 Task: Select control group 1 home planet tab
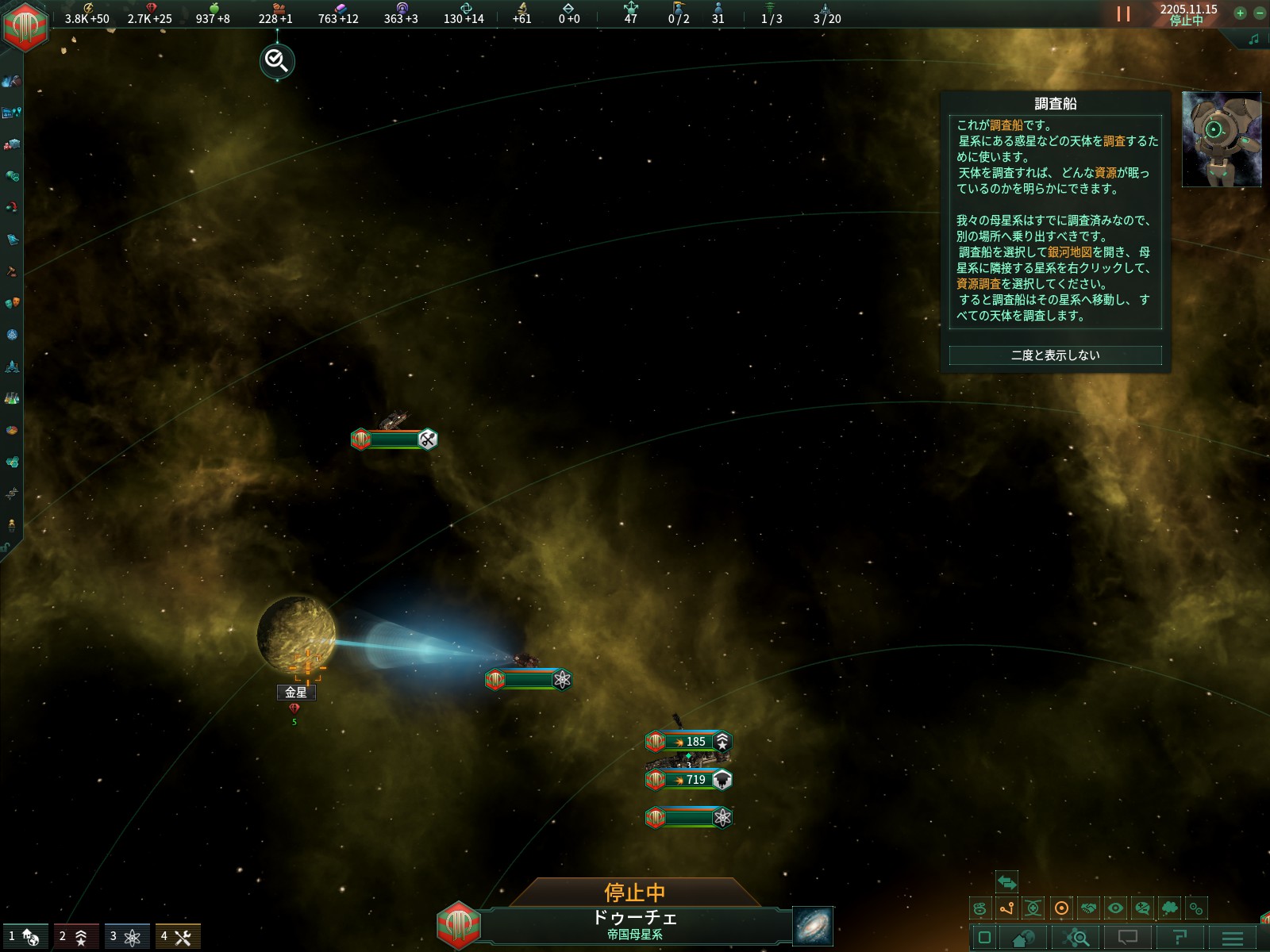click(x=25, y=937)
